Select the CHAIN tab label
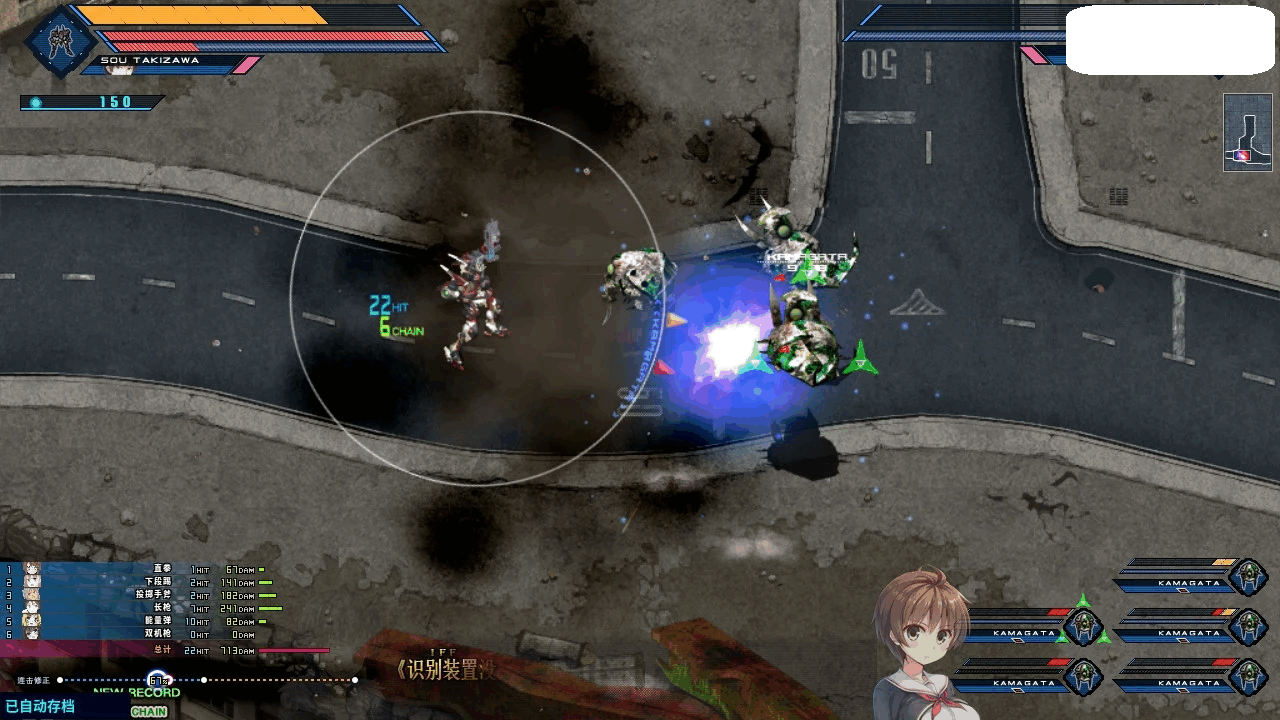Image resolution: width=1280 pixels, height=720 pixels. 149,712
